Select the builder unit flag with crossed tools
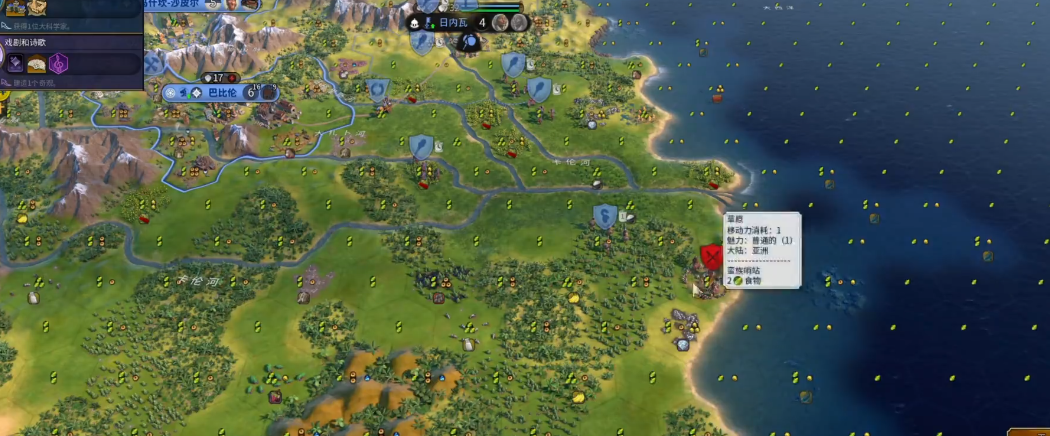The width and height of the screenshot is (1050, 436). 153,63
